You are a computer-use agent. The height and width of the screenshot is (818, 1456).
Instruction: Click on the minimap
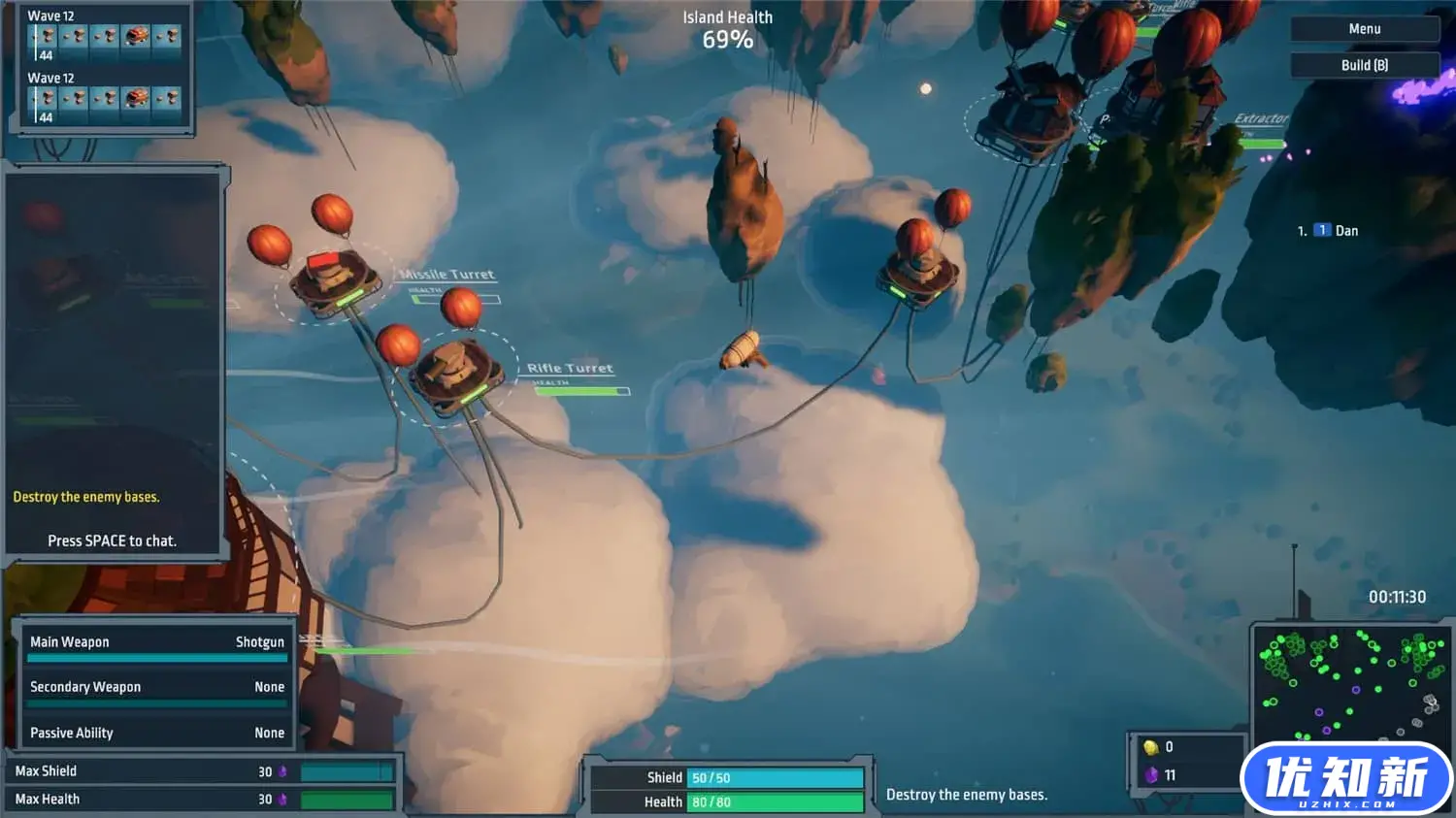pyautogui.click(x=1350, y=682)
